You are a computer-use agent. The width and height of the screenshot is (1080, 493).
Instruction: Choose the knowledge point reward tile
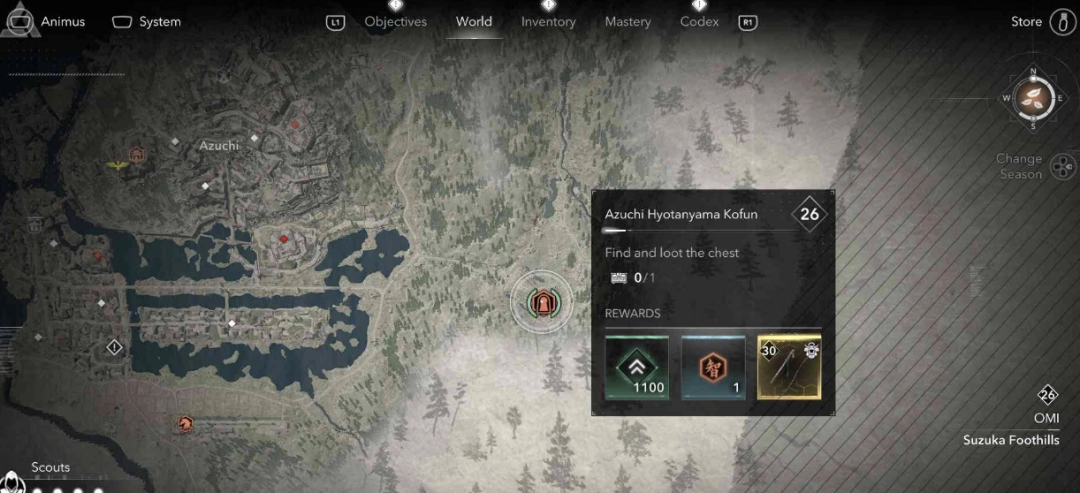coord(713,367)
